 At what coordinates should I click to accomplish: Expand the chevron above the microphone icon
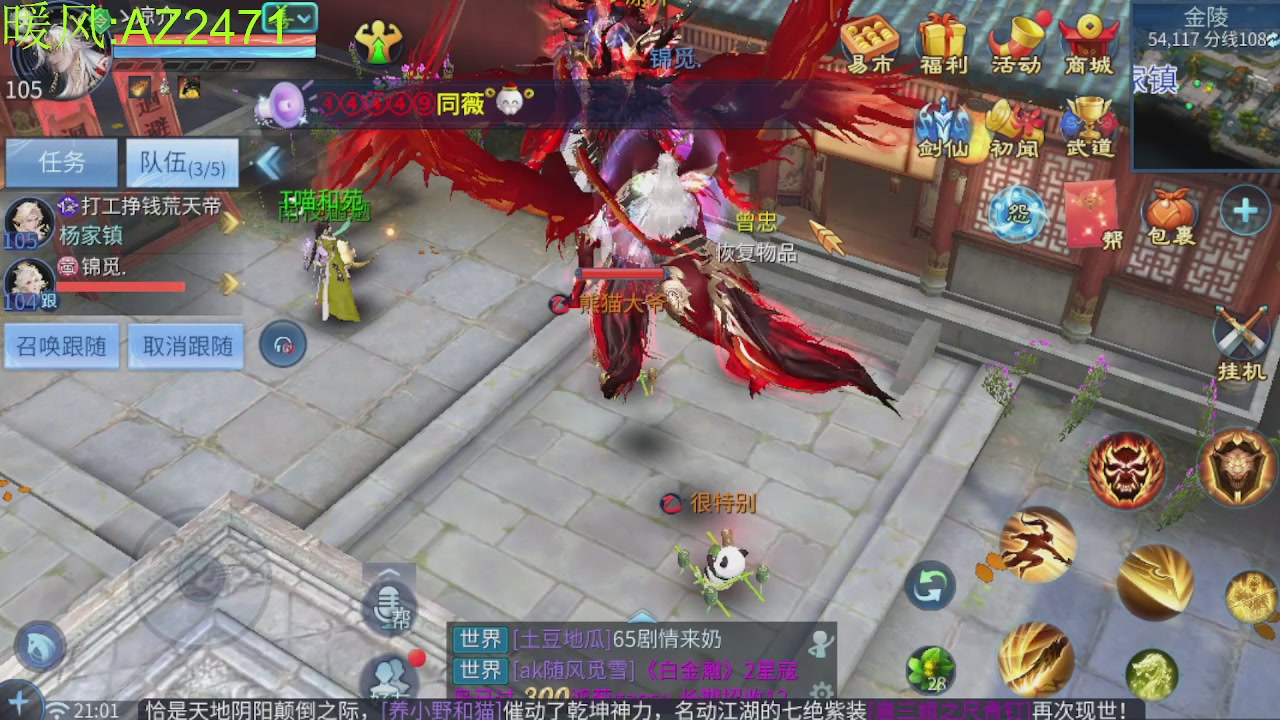[x=388, y=571]
